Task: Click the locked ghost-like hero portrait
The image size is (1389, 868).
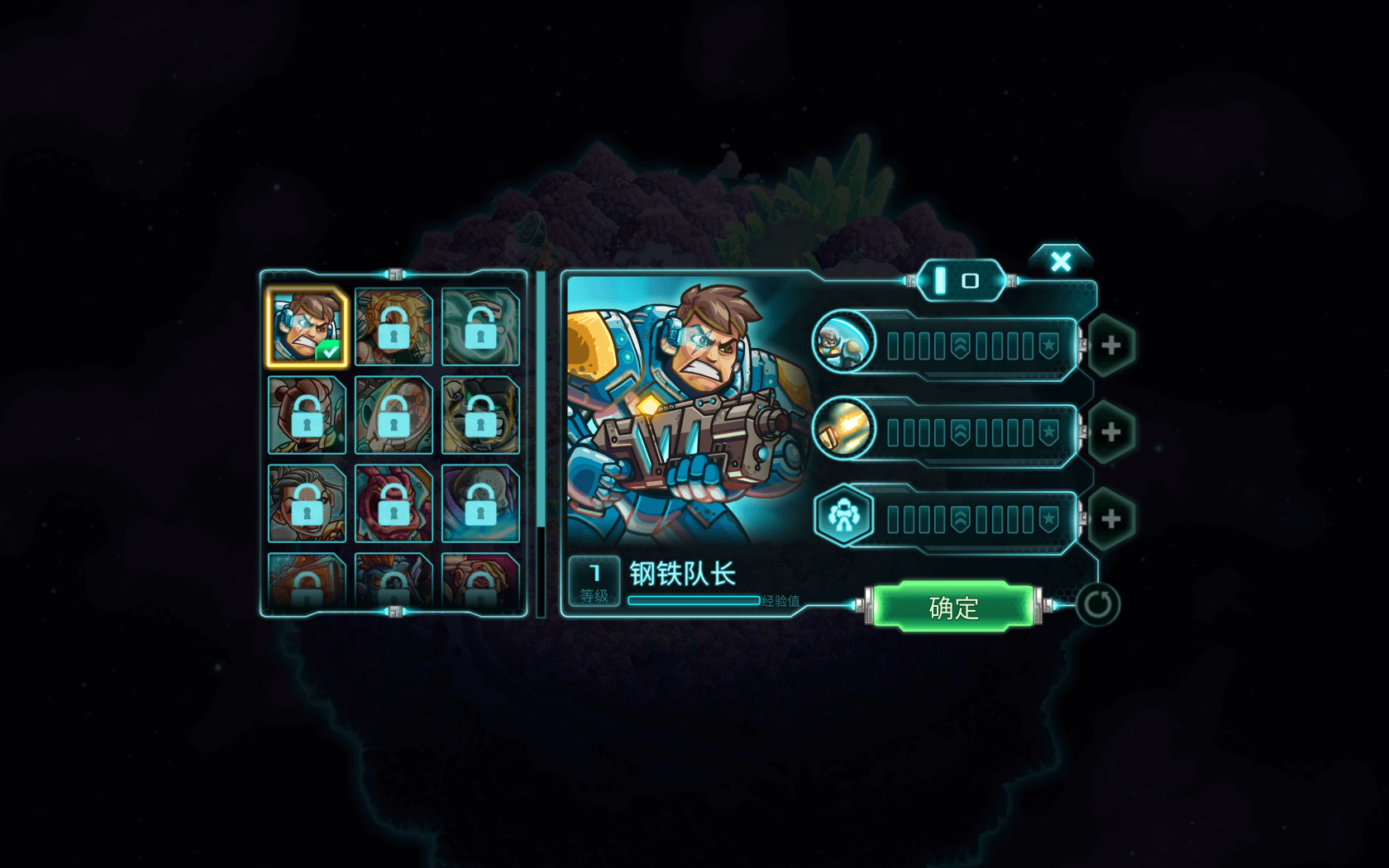Action: point(479,328)
